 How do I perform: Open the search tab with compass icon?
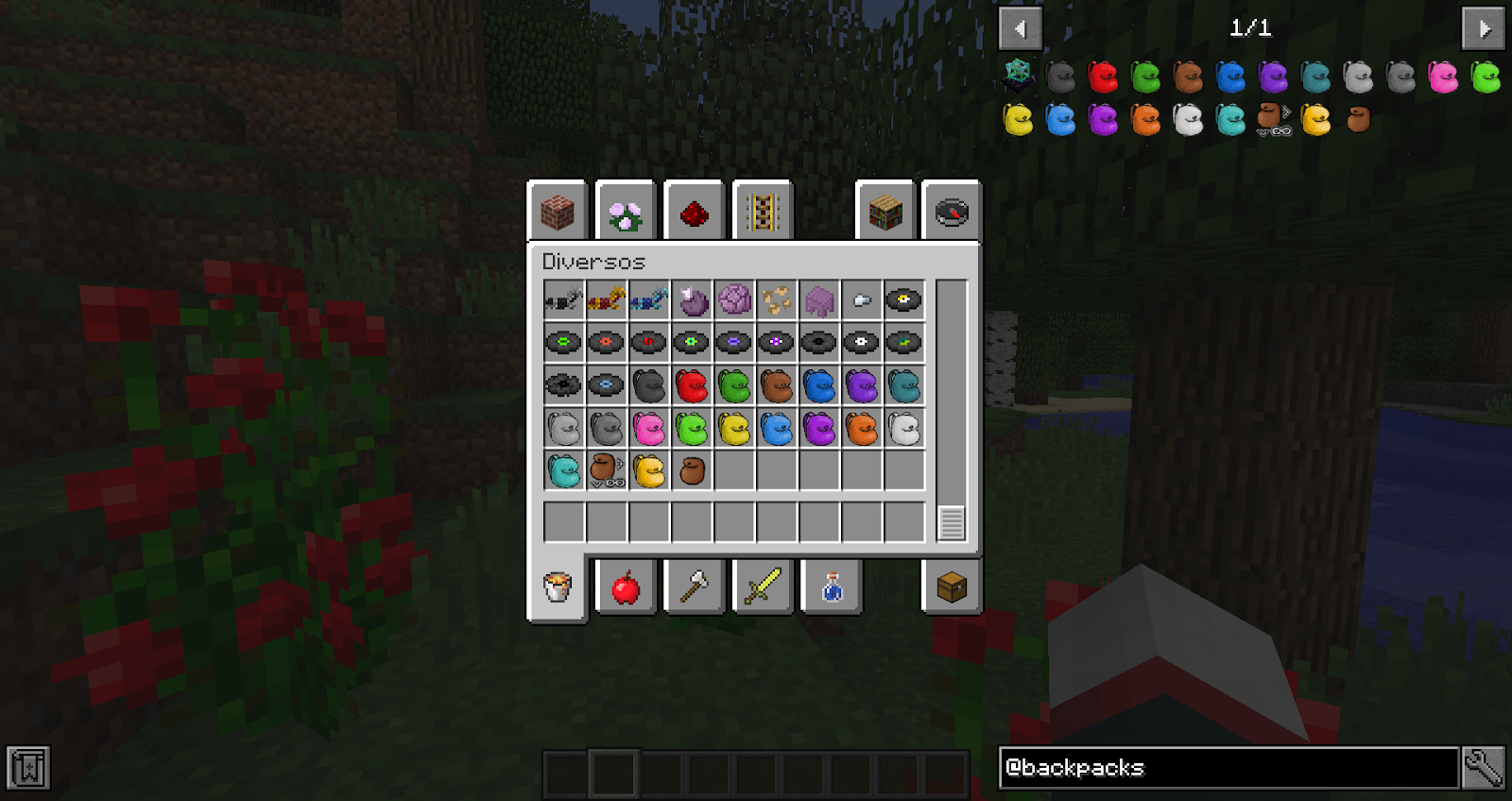click(x=953, y=212)
